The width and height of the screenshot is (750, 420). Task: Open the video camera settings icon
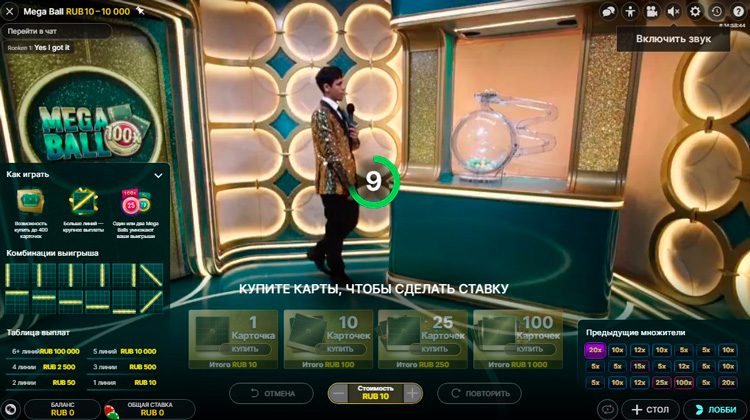652,11
